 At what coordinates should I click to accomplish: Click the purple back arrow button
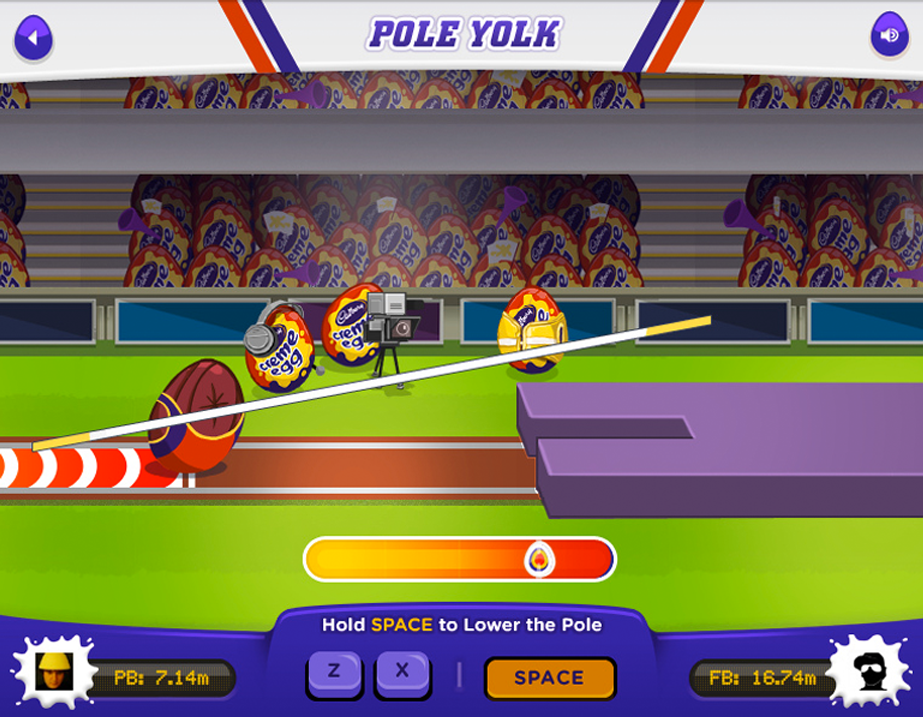33,39
